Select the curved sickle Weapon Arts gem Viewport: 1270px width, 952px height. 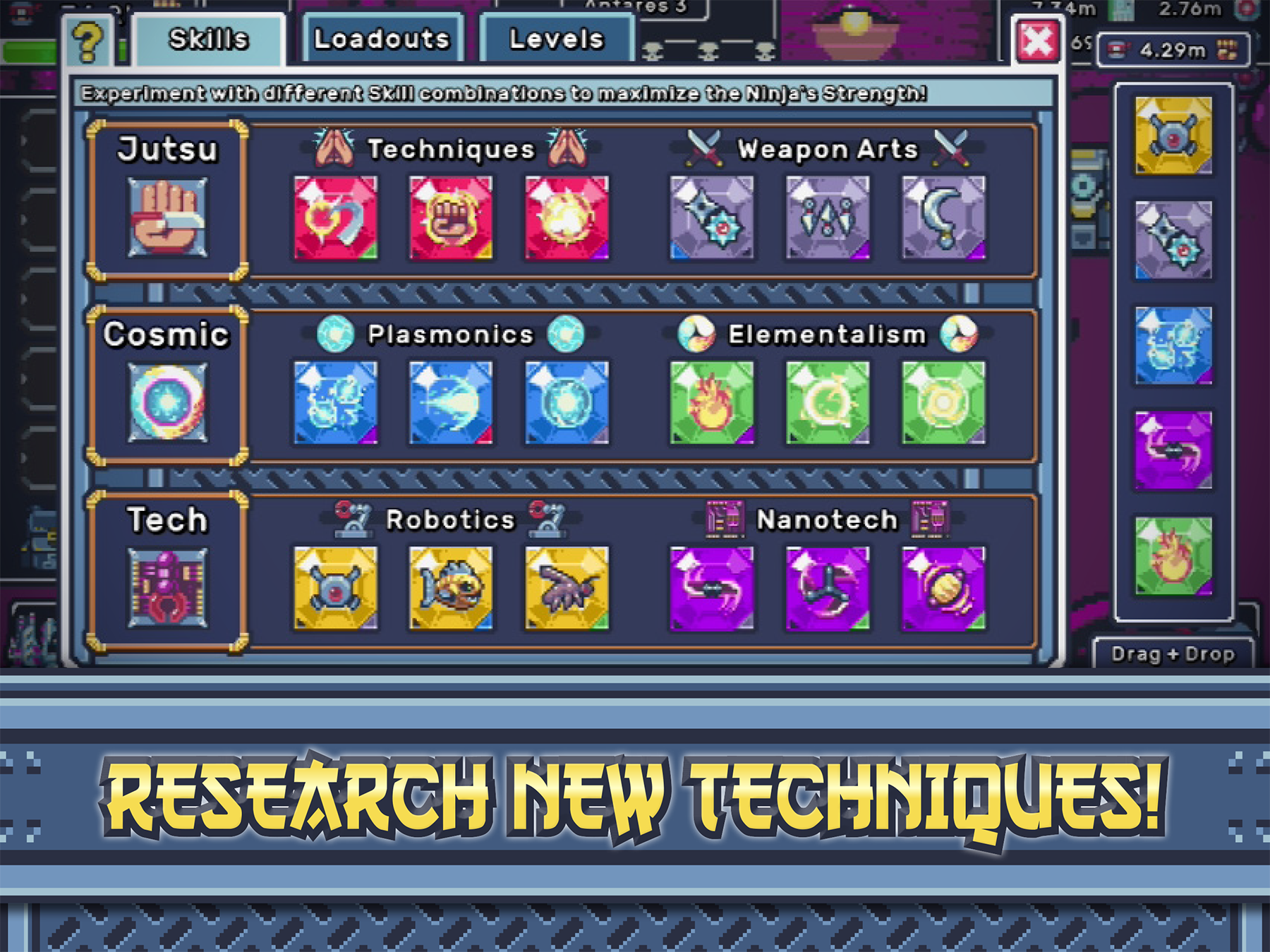pos(942,220)
